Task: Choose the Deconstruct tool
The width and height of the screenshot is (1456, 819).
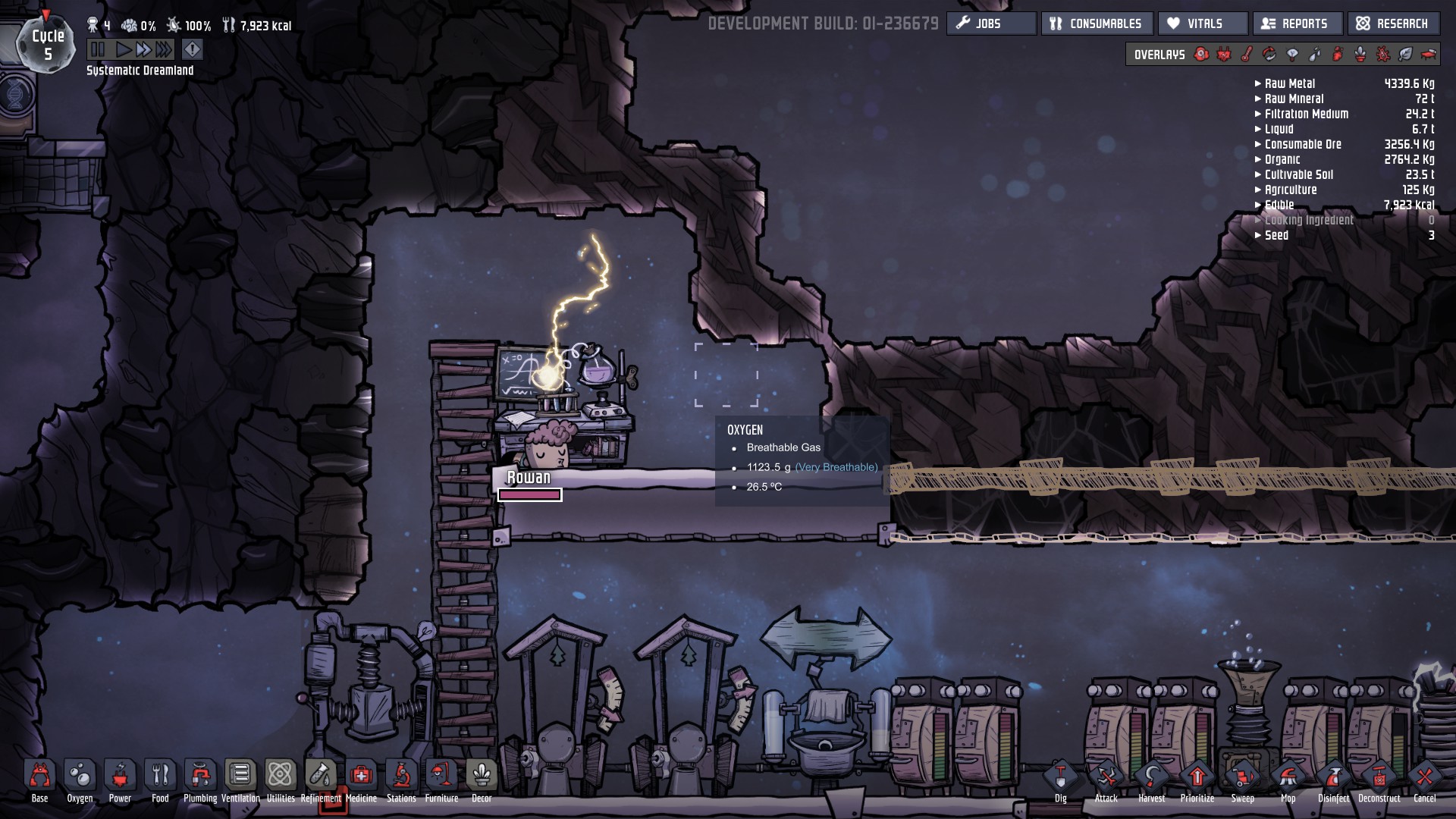Action: point(1379,778)
